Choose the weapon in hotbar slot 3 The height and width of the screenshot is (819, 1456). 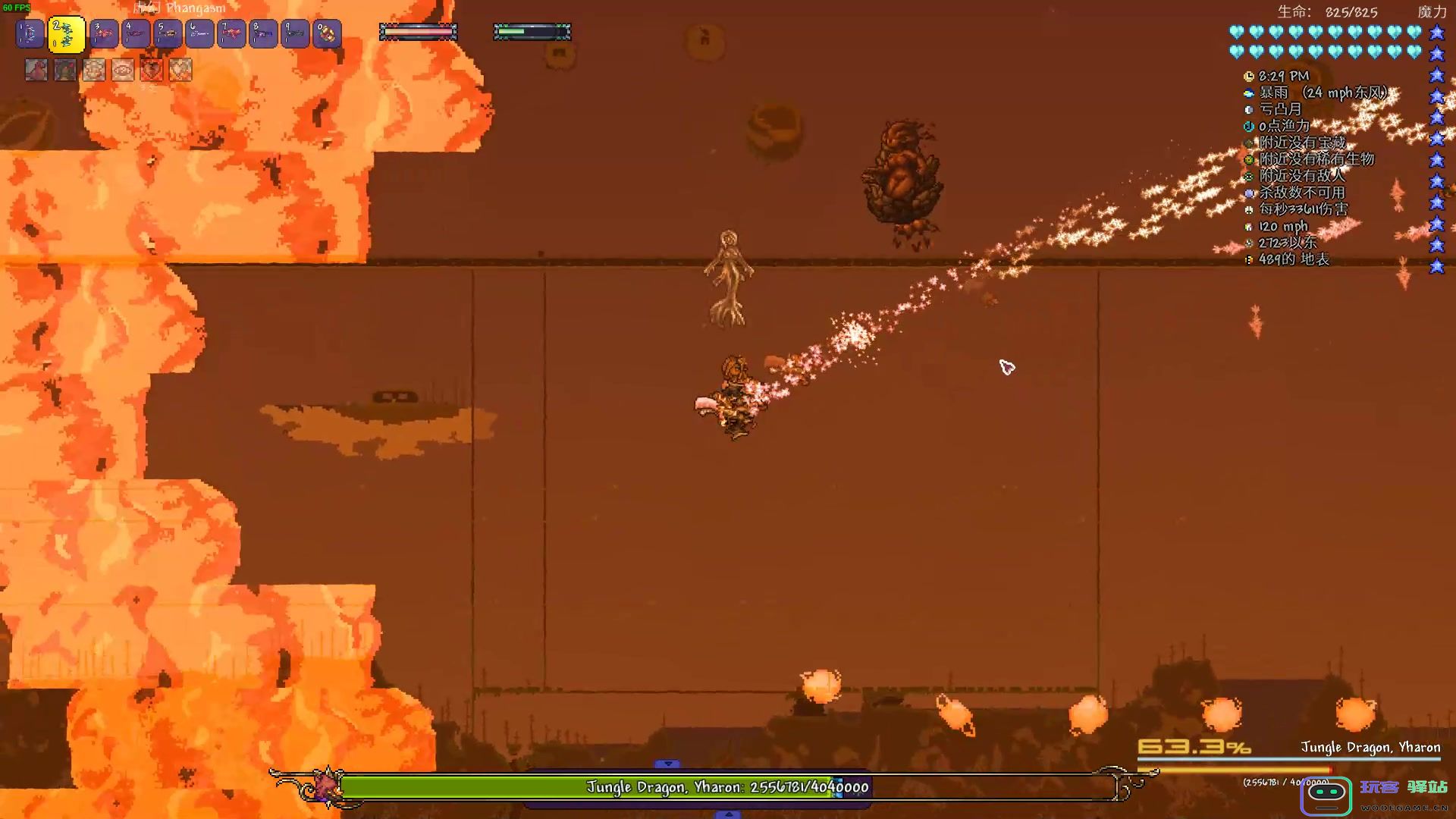105,34
